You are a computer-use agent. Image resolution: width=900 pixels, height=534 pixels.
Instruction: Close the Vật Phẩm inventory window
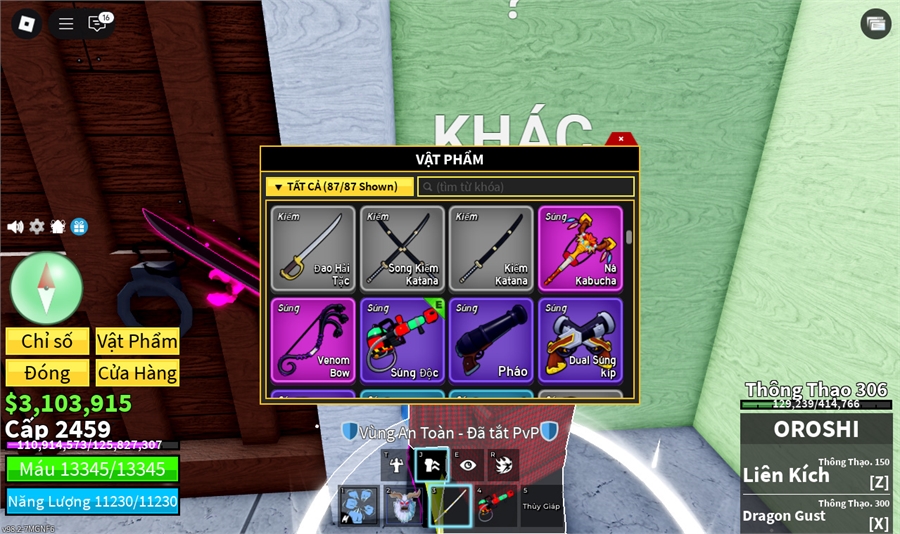click(621, 139)
